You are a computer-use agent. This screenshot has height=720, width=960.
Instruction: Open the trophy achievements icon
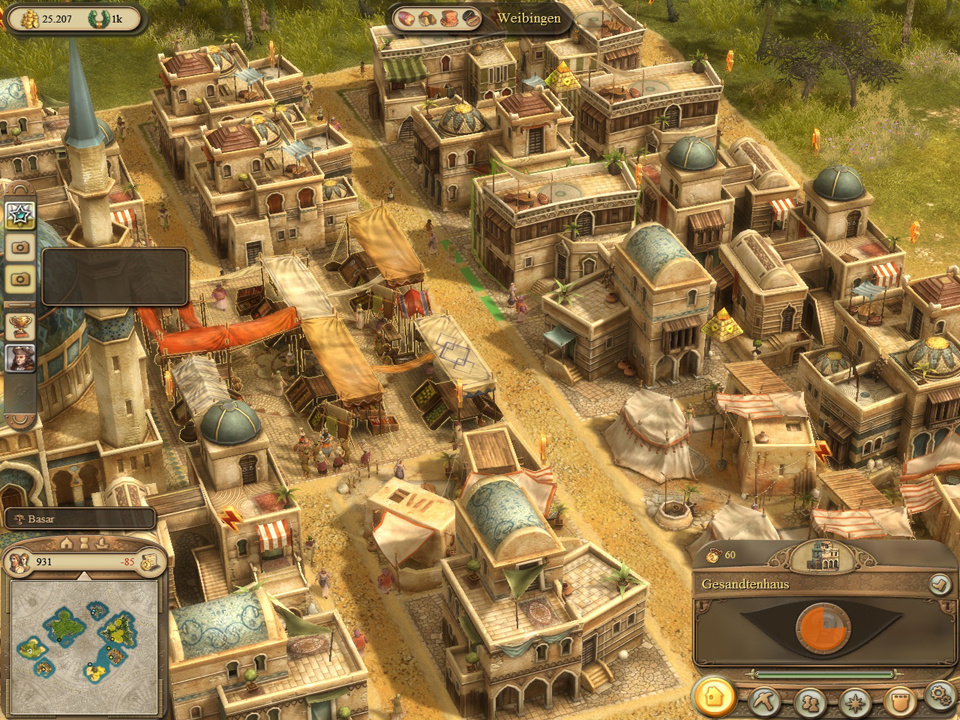pyautogui.click(x=20, y=324)
